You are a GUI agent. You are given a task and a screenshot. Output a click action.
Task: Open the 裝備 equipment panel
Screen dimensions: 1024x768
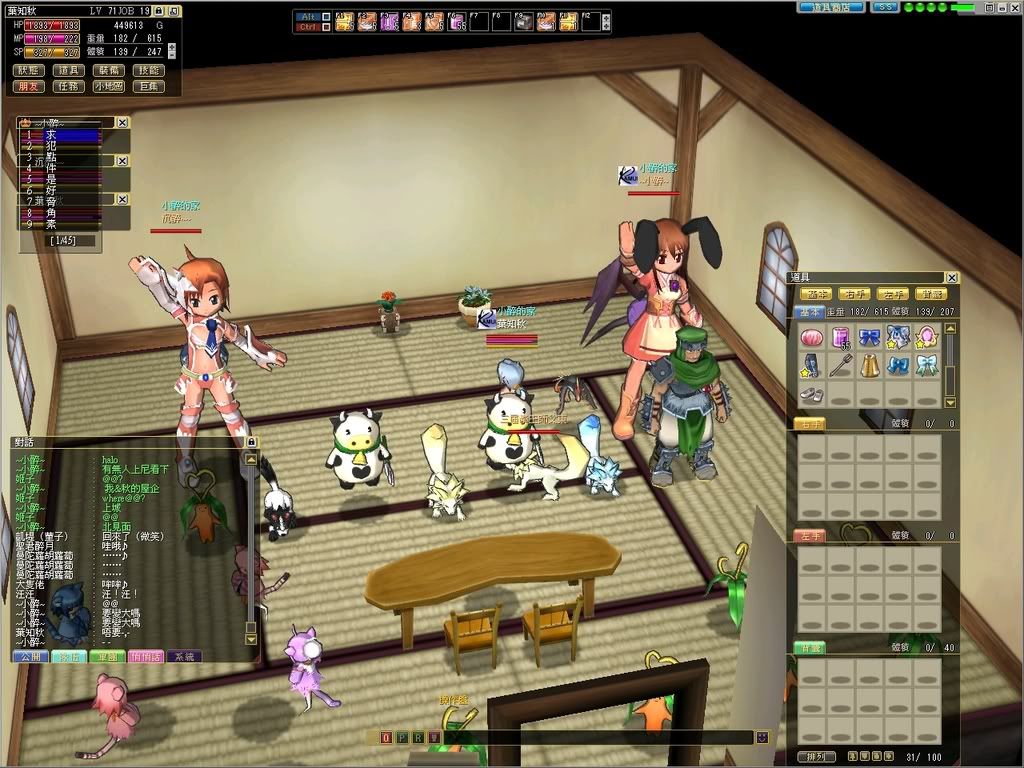(108, 71)
